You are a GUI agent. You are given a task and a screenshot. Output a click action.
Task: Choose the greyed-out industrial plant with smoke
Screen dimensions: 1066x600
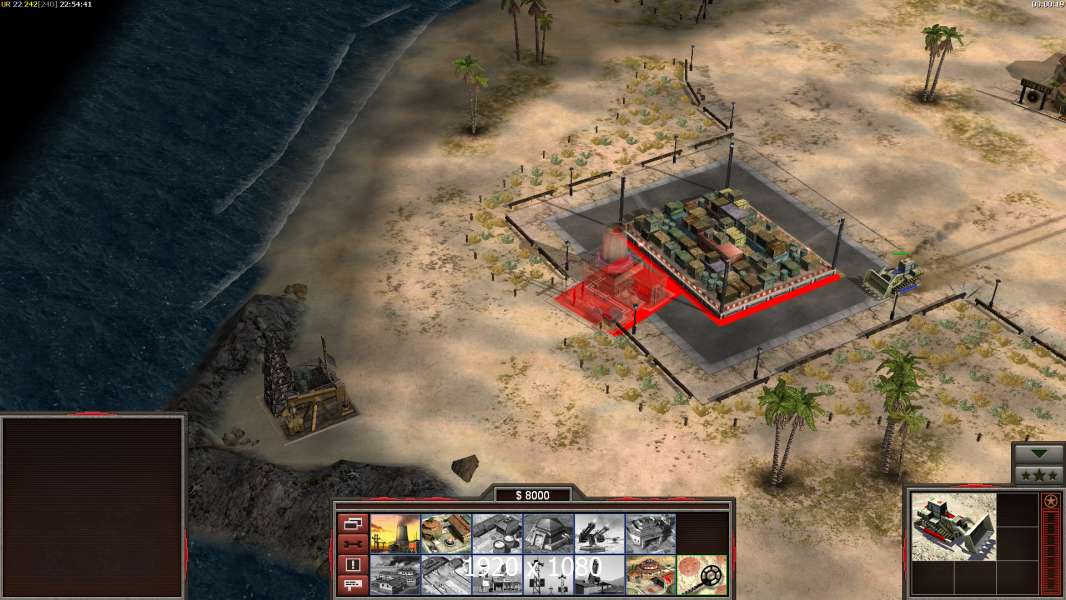click(395, 574)
